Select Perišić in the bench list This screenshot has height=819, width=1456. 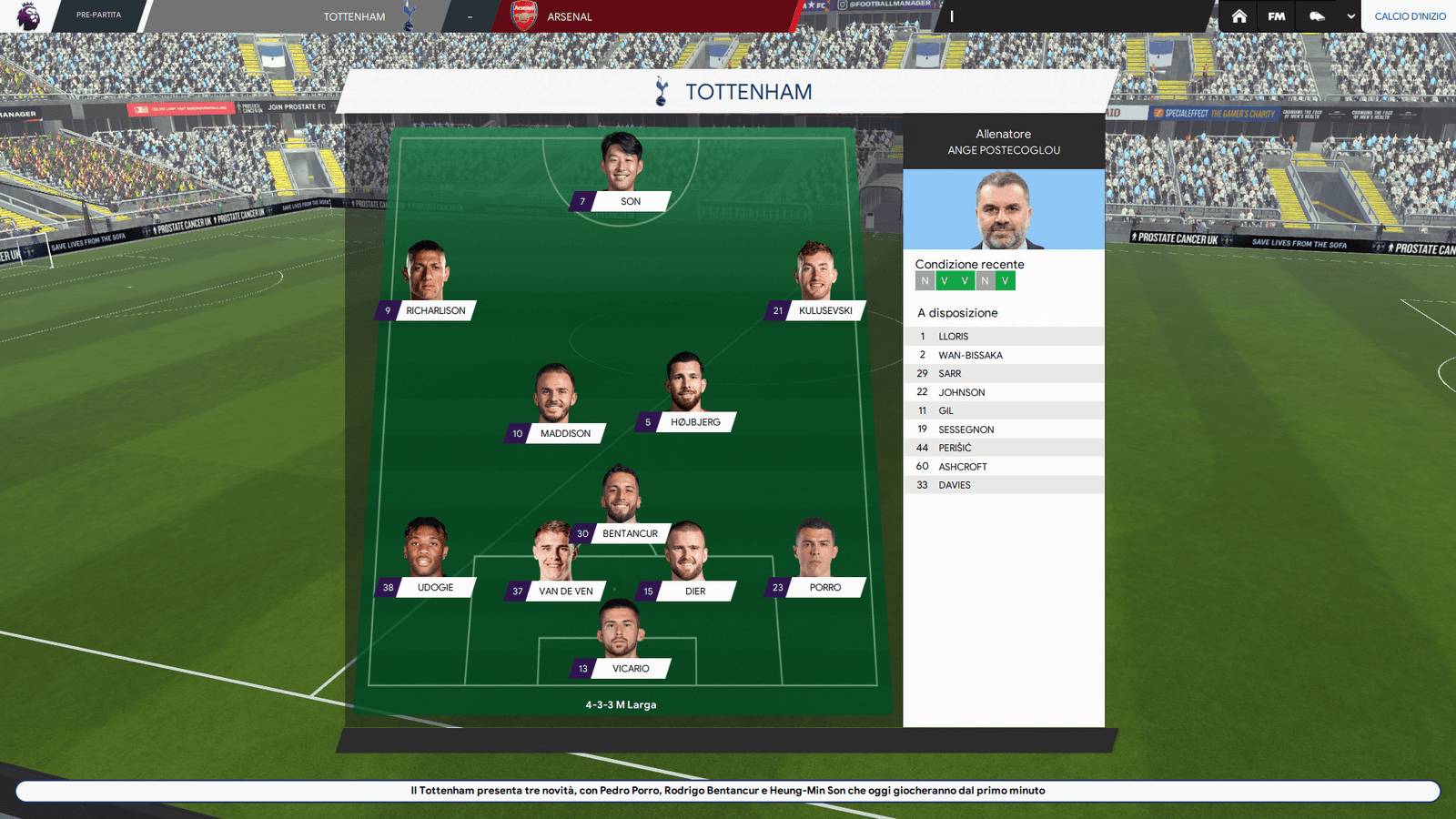click(x=955, y=448)
